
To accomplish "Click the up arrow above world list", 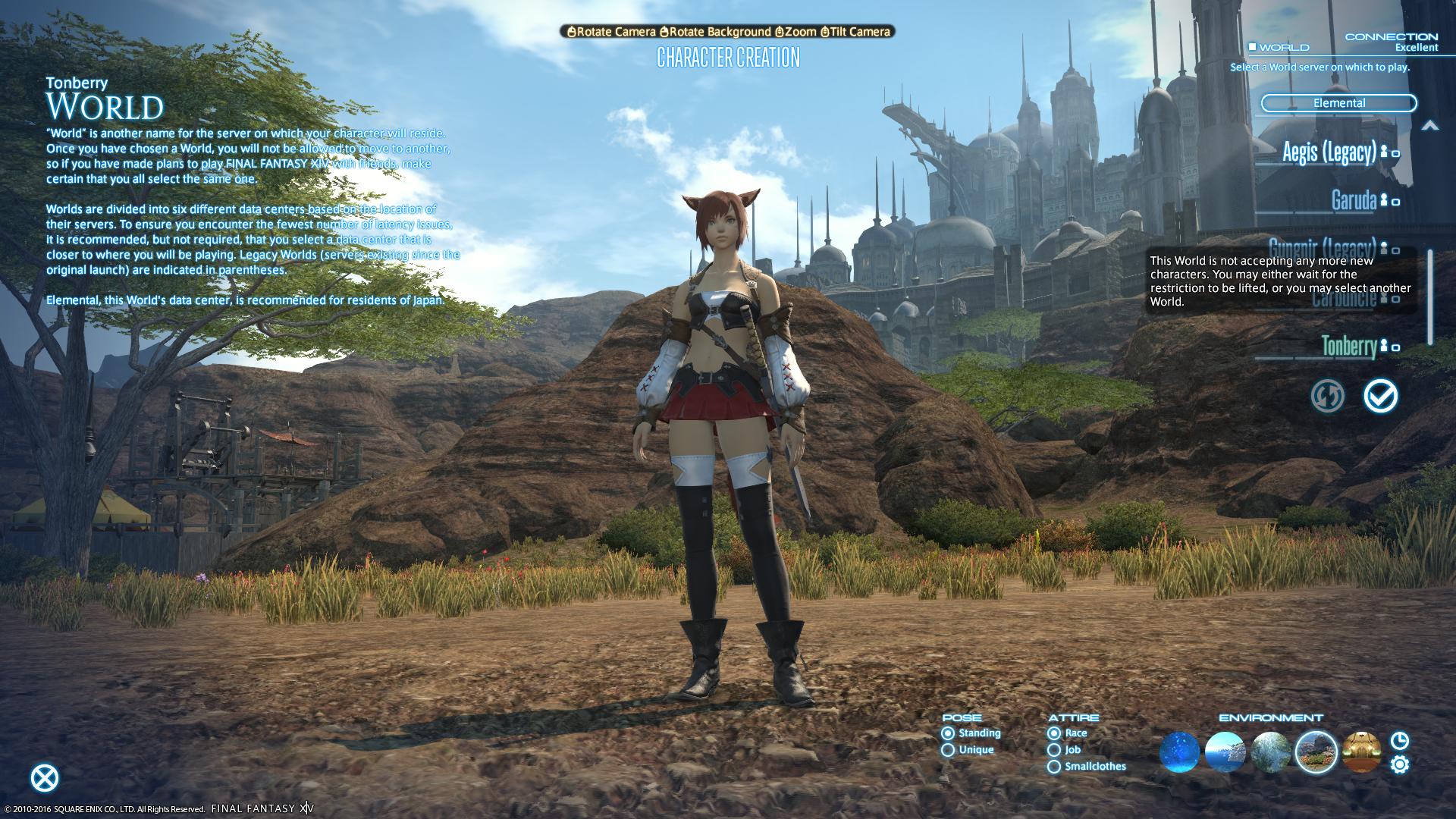I will (1429, 126).
